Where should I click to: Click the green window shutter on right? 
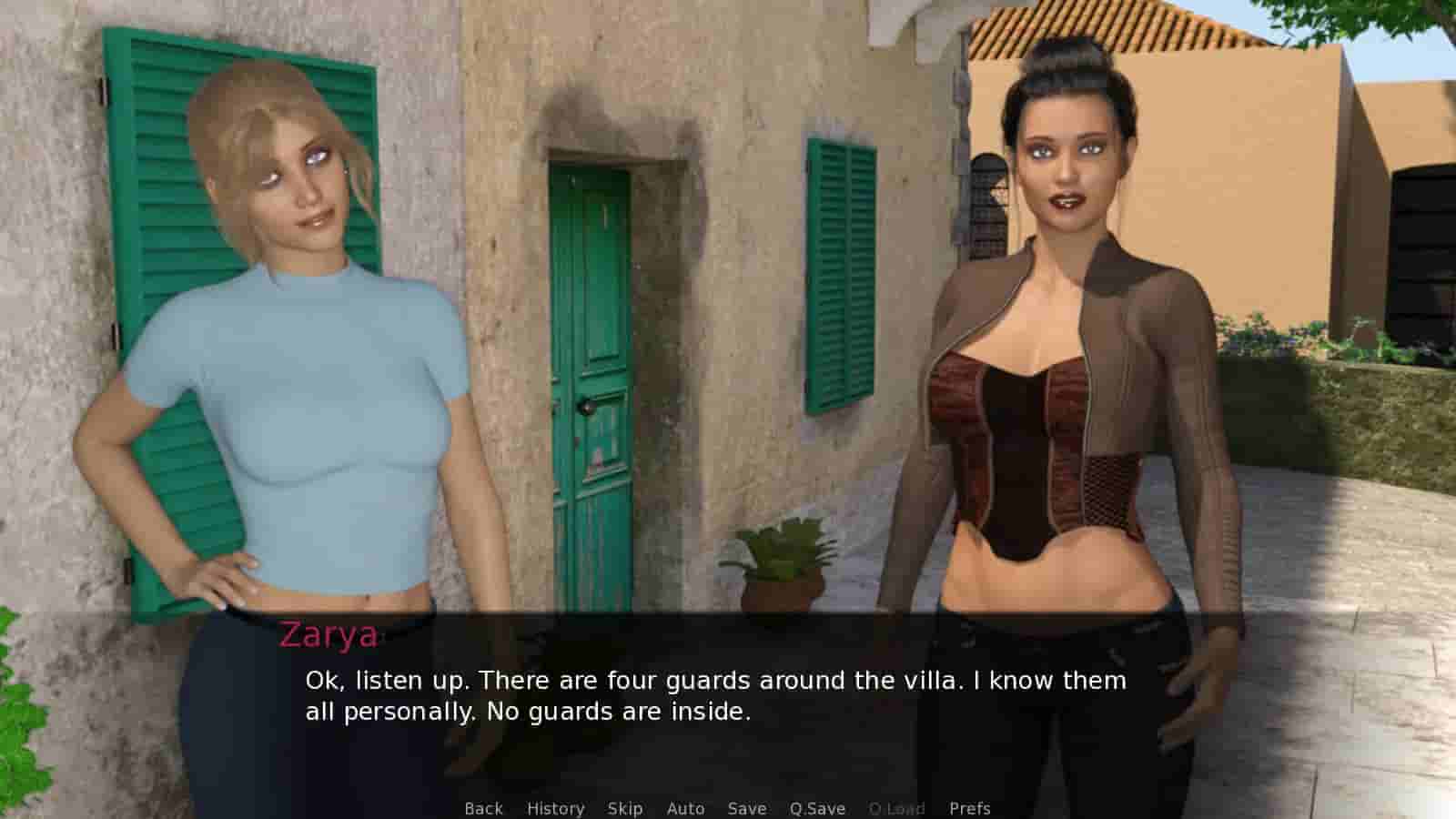tap(842, 273)
